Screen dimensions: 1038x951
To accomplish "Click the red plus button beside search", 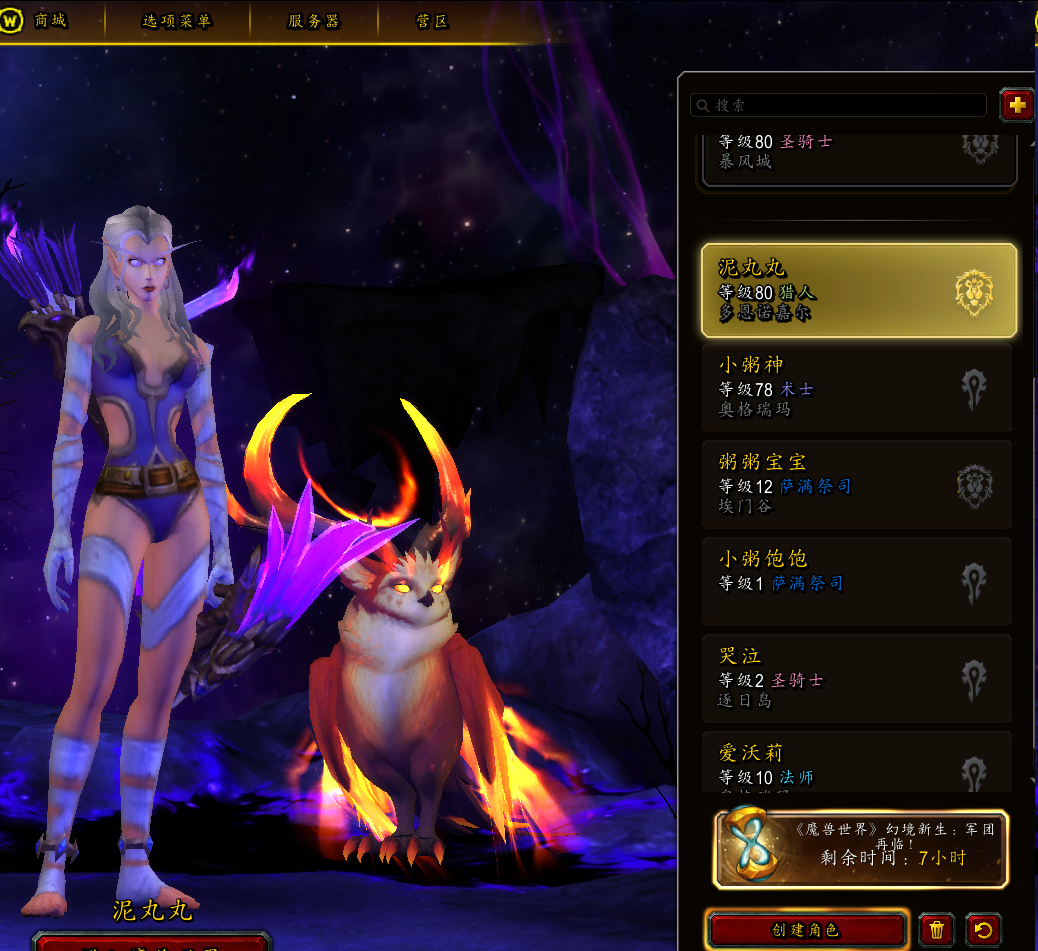I will tap(1017, 105).
